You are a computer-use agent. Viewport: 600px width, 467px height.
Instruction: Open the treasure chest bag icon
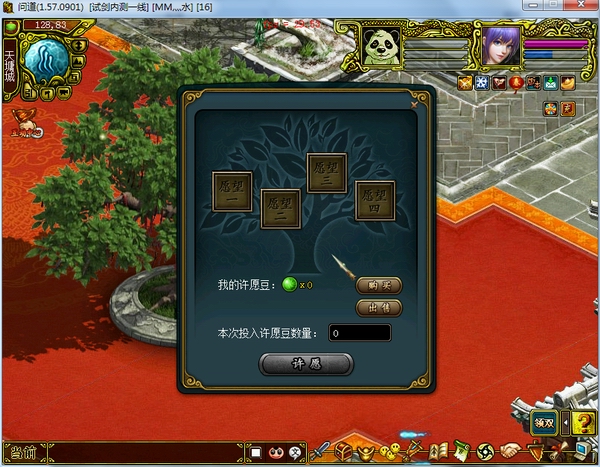point(343,452)
